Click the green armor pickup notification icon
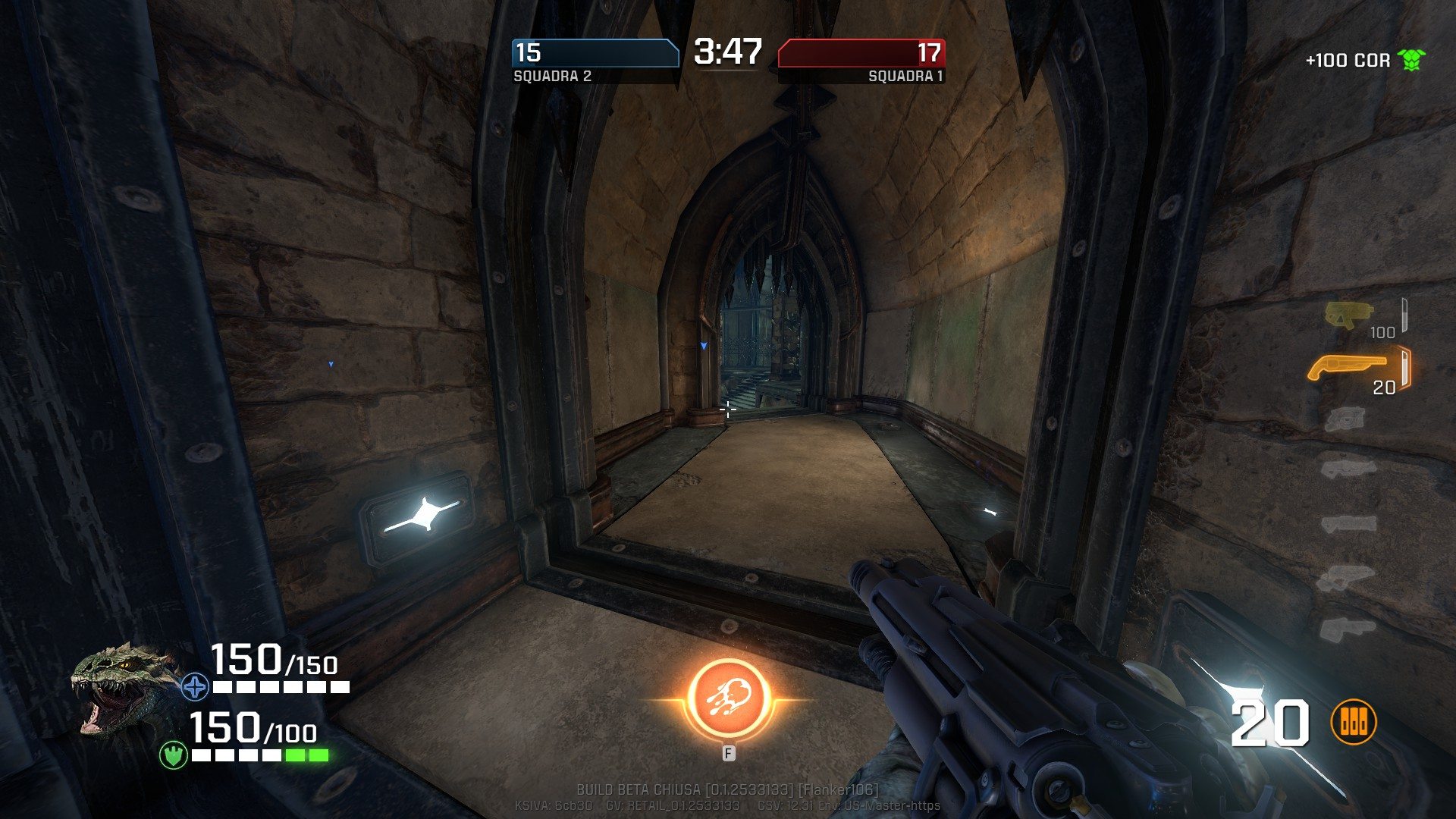This screenshot has width=1456, height=819. click(x=1410, y=60)
